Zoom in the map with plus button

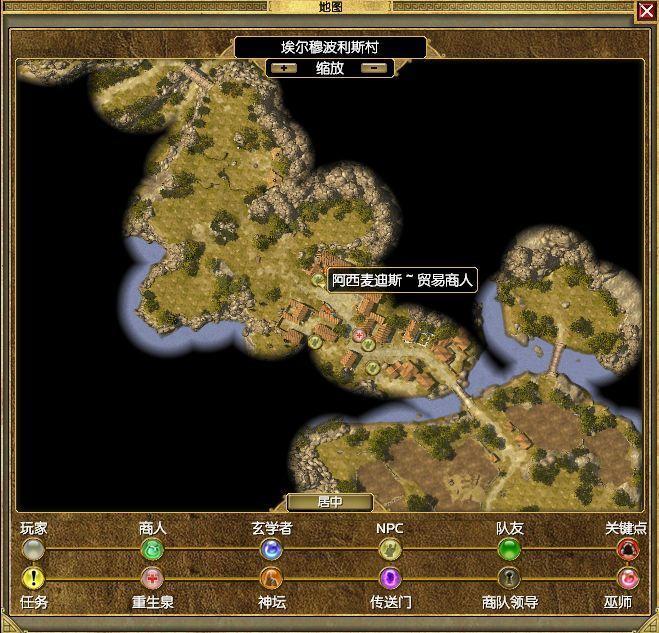(287, 68)
